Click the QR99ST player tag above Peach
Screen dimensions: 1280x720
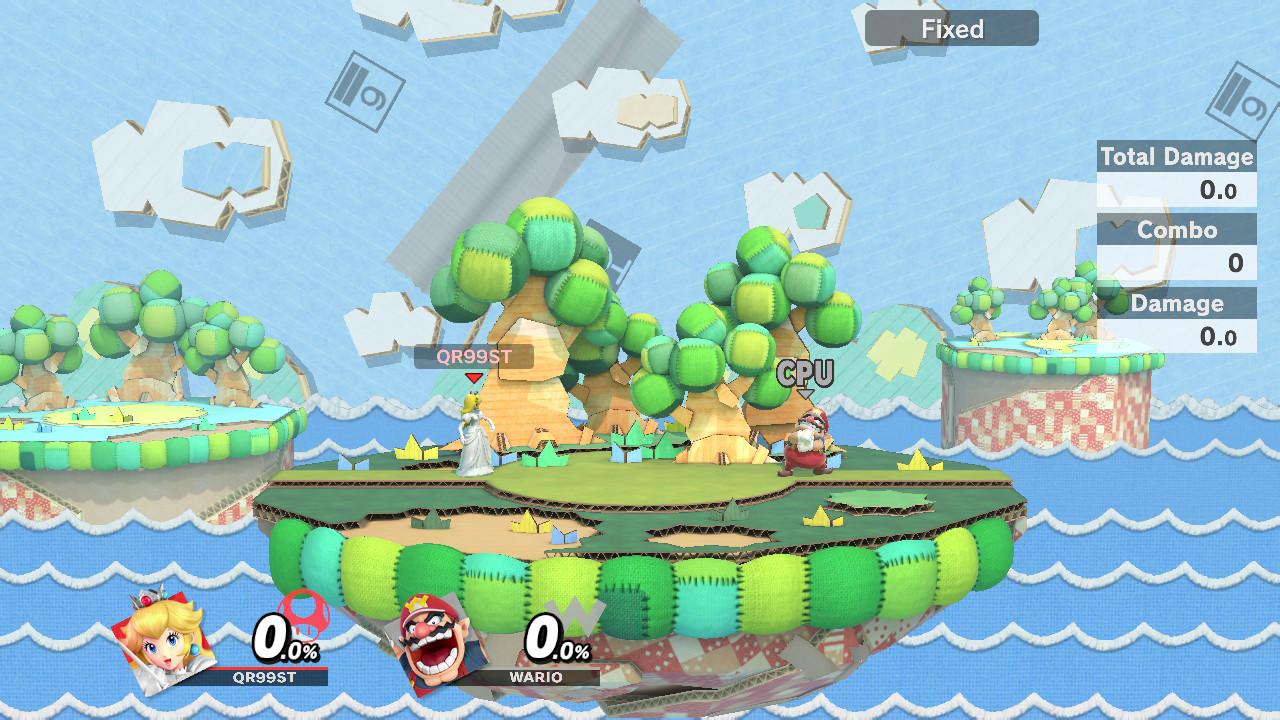(x=474, y=357)
